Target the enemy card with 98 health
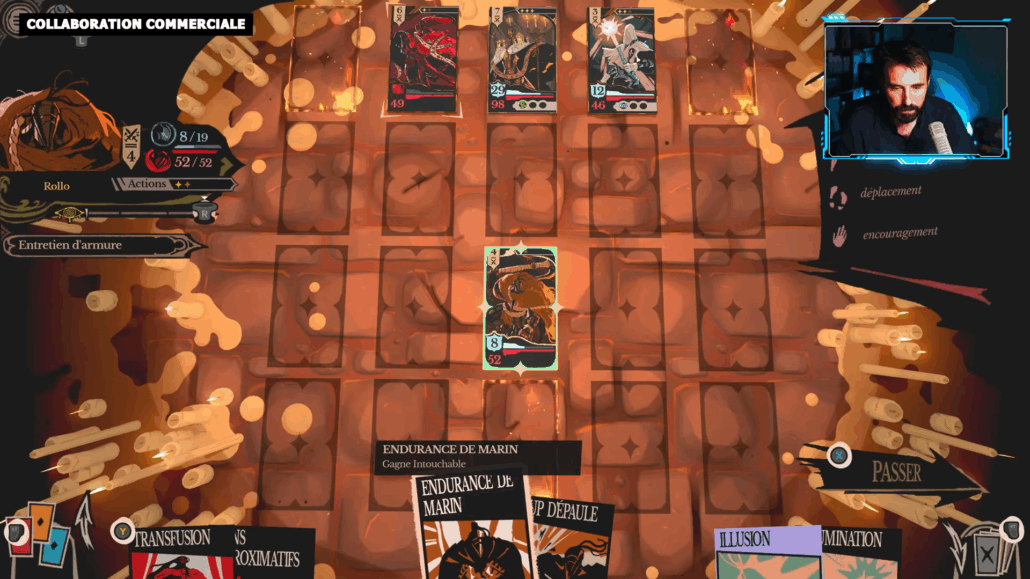Viewport: 1030px width, 579px height. (x=522, y=60)
